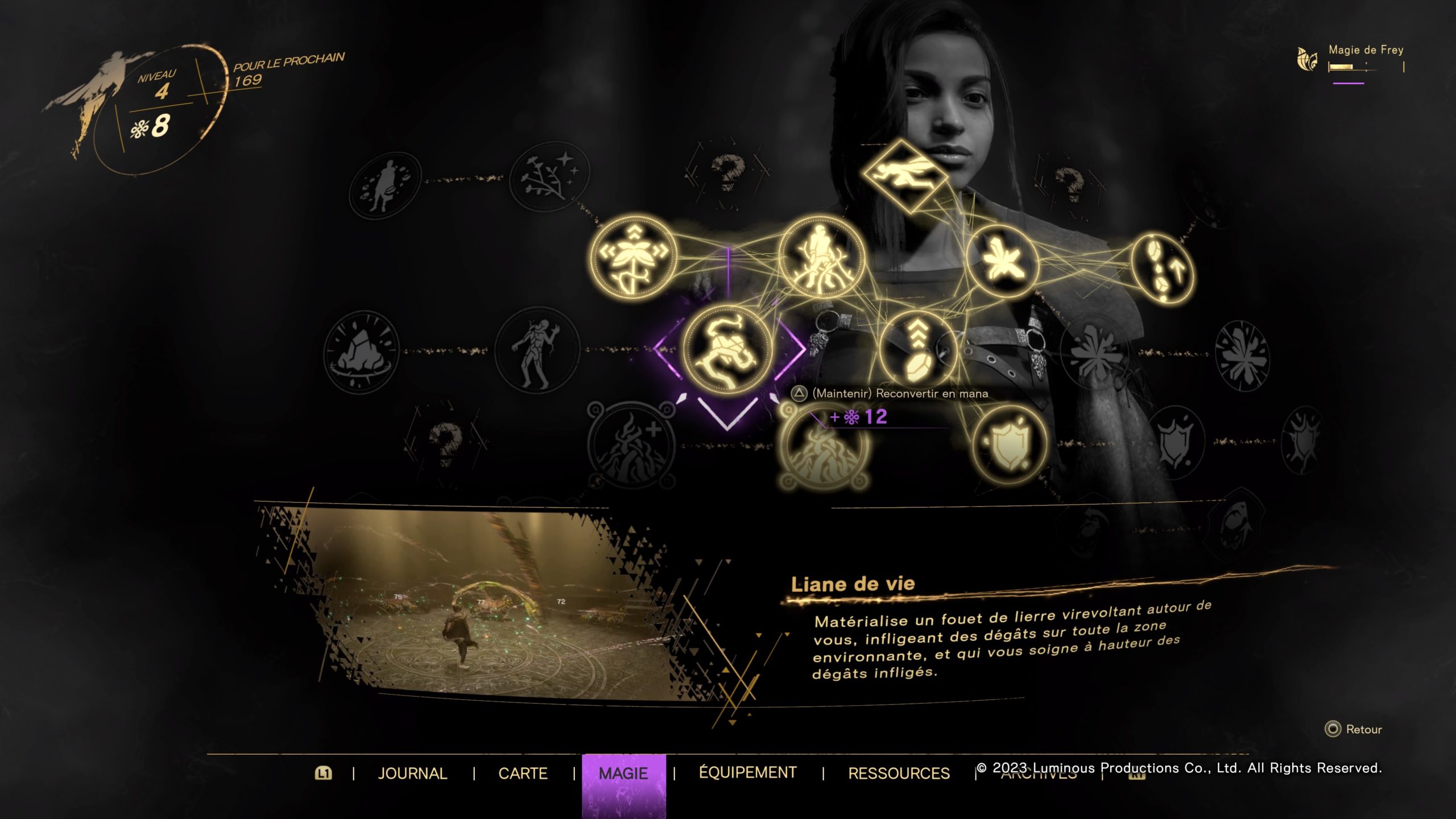Switch to the JOURNAL tab
The image size is (1456, 819).
click(412, 773)
